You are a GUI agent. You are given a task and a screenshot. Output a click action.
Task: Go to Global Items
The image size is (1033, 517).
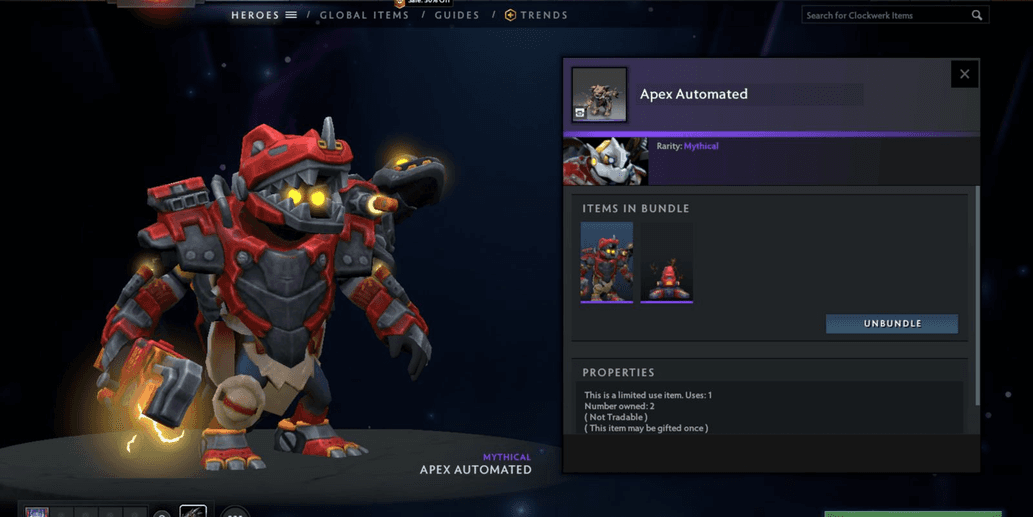point(364,15)
